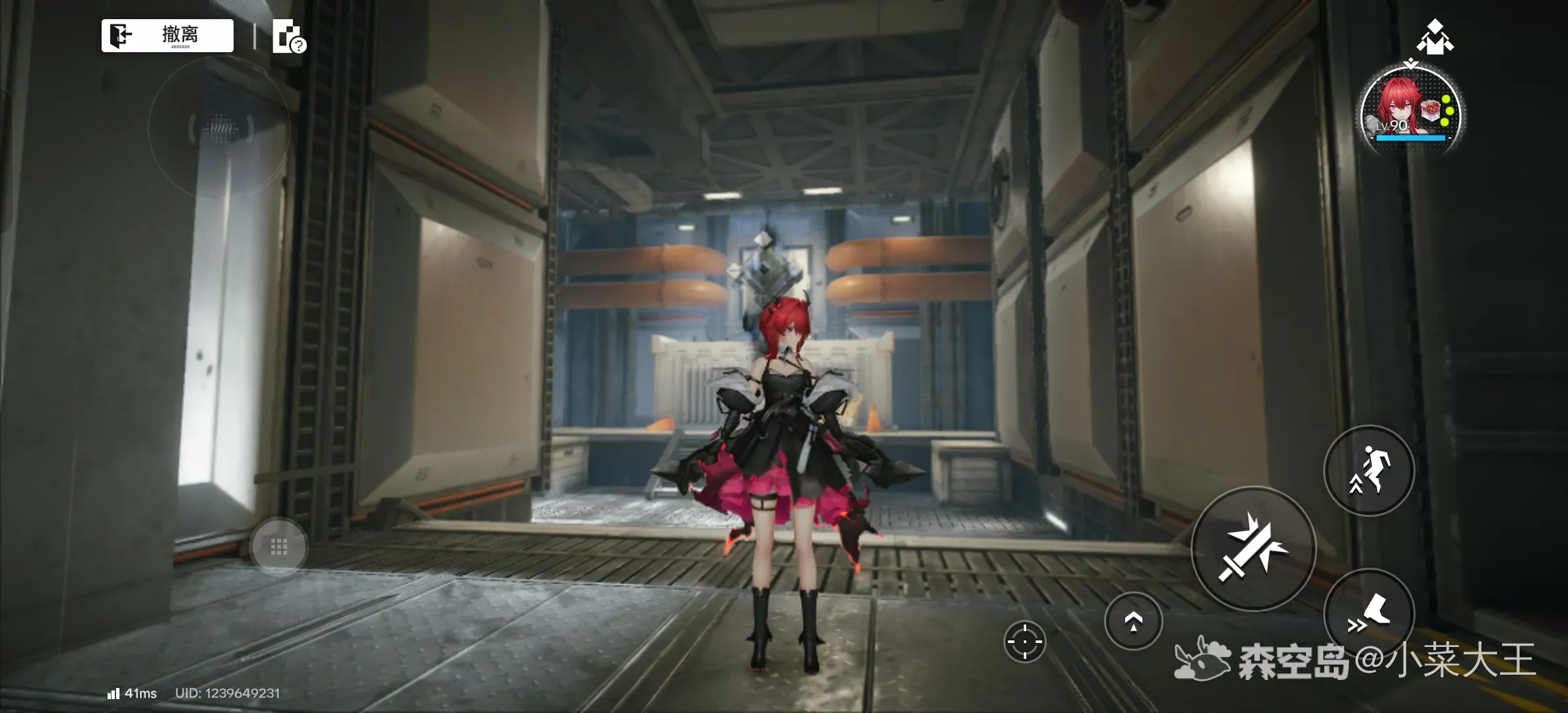Open the team formation icon above portrait
This screenshot has width=1568, height=713.
[x=1435, y=36]
